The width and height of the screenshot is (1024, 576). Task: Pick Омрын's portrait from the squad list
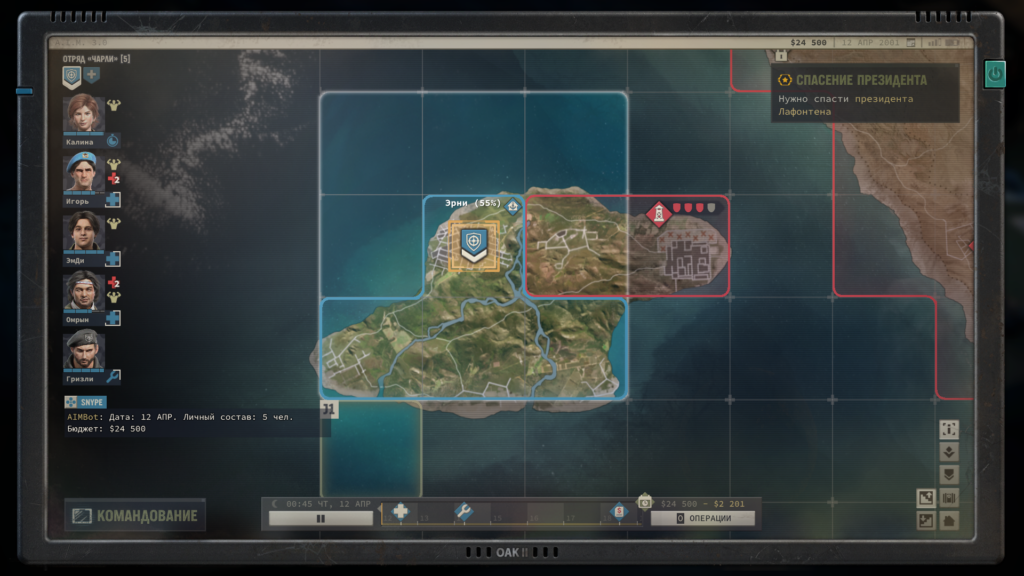click(x=84, y=291)
